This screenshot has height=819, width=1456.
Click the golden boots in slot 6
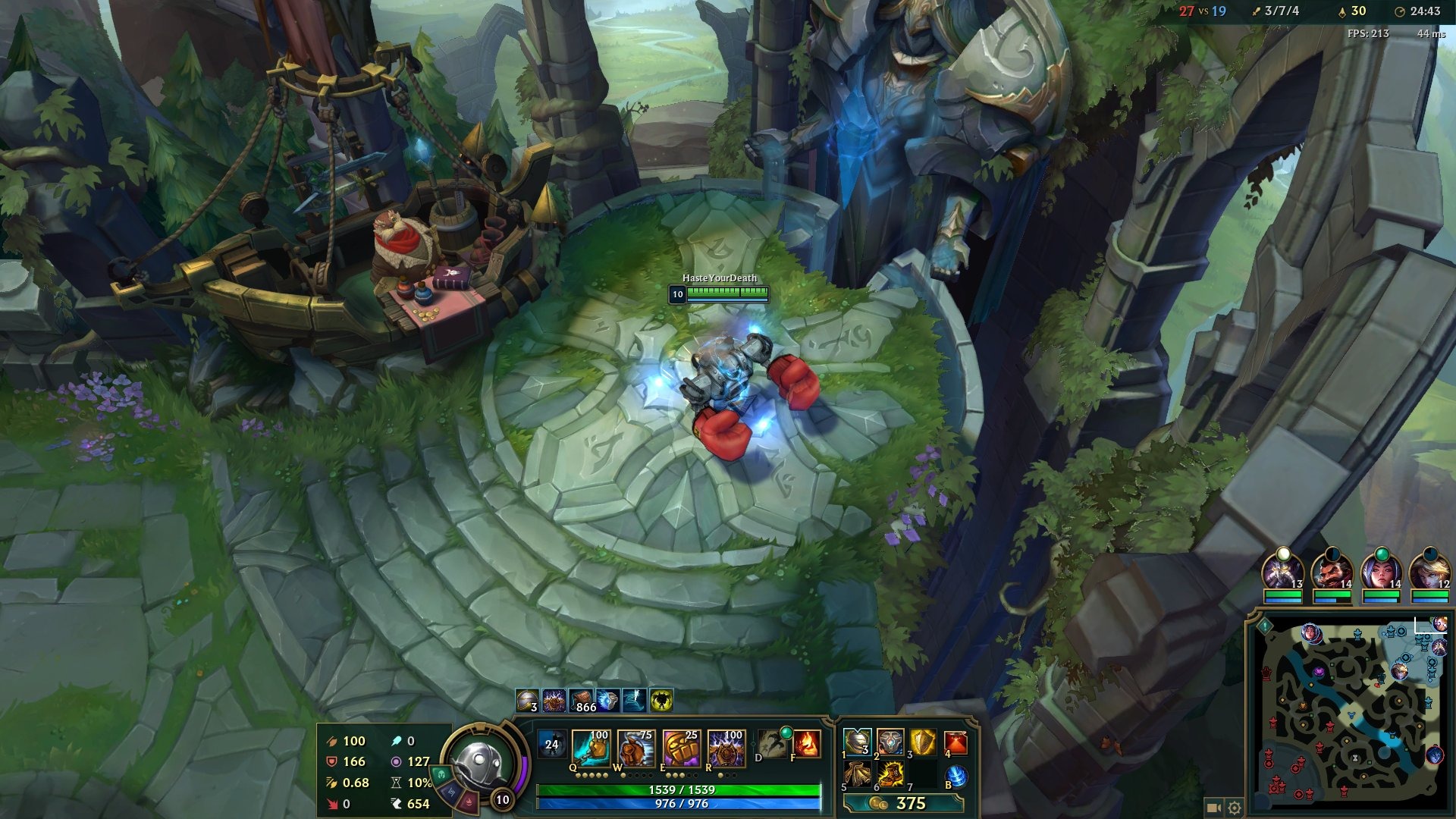point(890,774)
